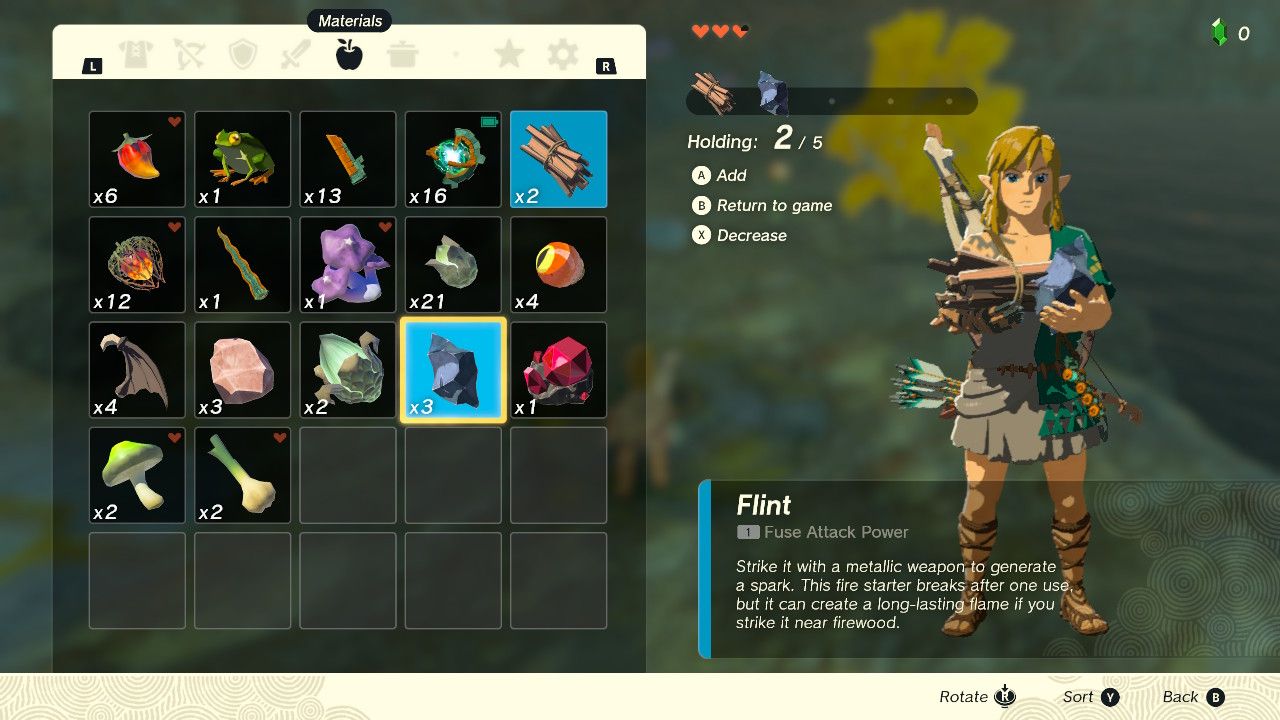Viewport: 1280px width, 720px height.
Task: Pick the white leek-like bulb slot
Action: [242, 475]
